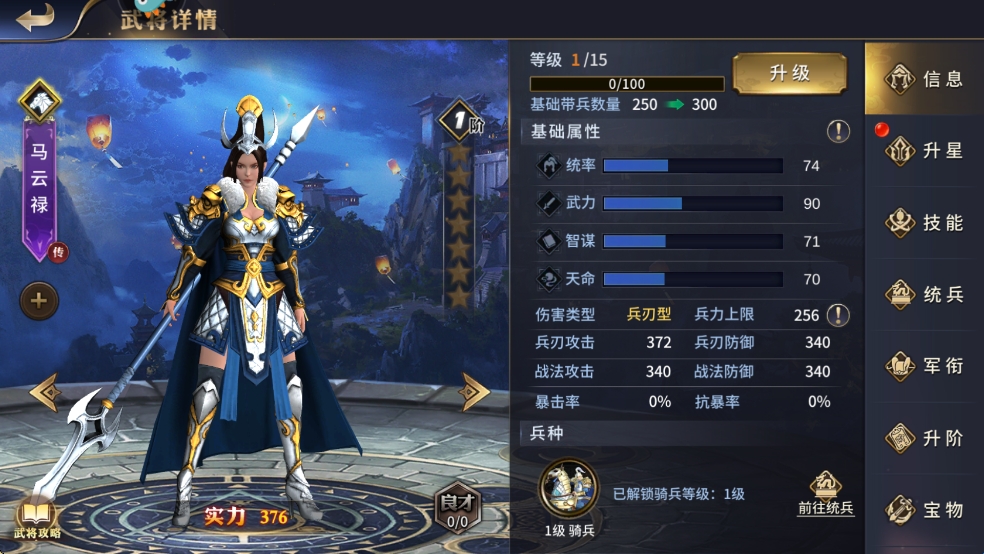The width and height of the screenshot is (984, 554).
Task: Open the 良才 0/0 talent badge
Action: coord(456,508)
